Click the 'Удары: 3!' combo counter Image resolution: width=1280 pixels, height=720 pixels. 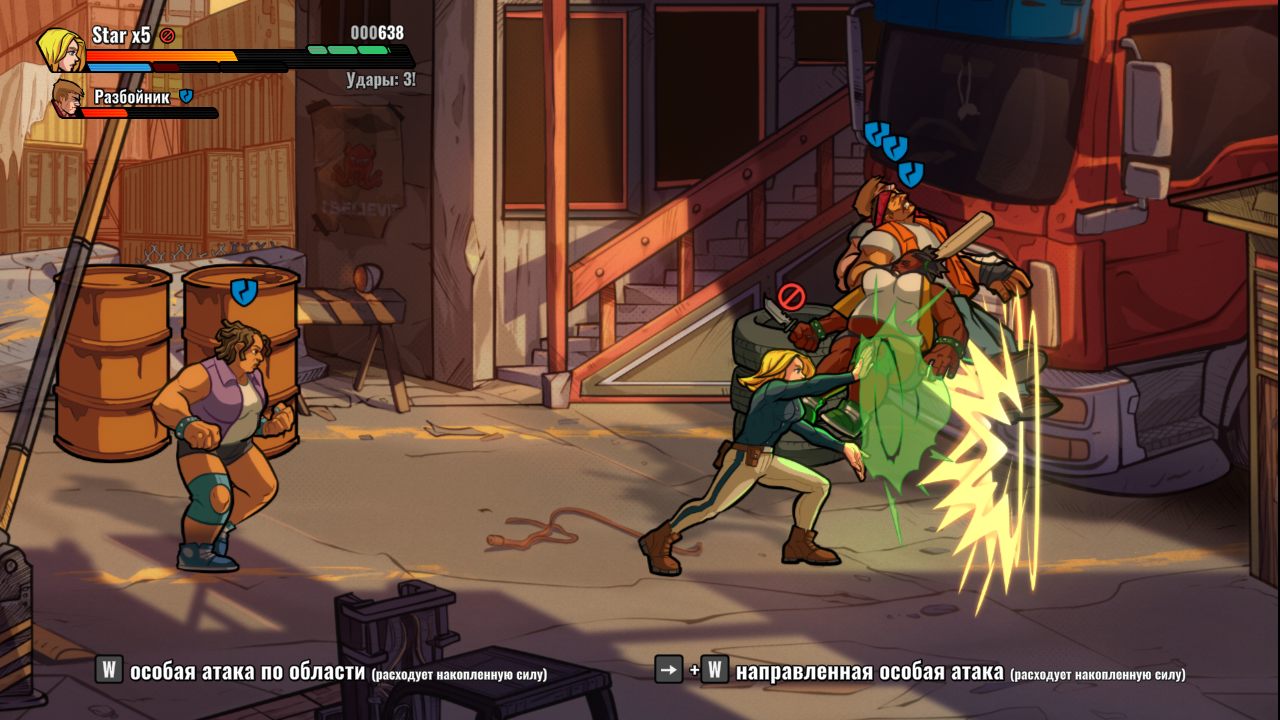tap(381, 78)
